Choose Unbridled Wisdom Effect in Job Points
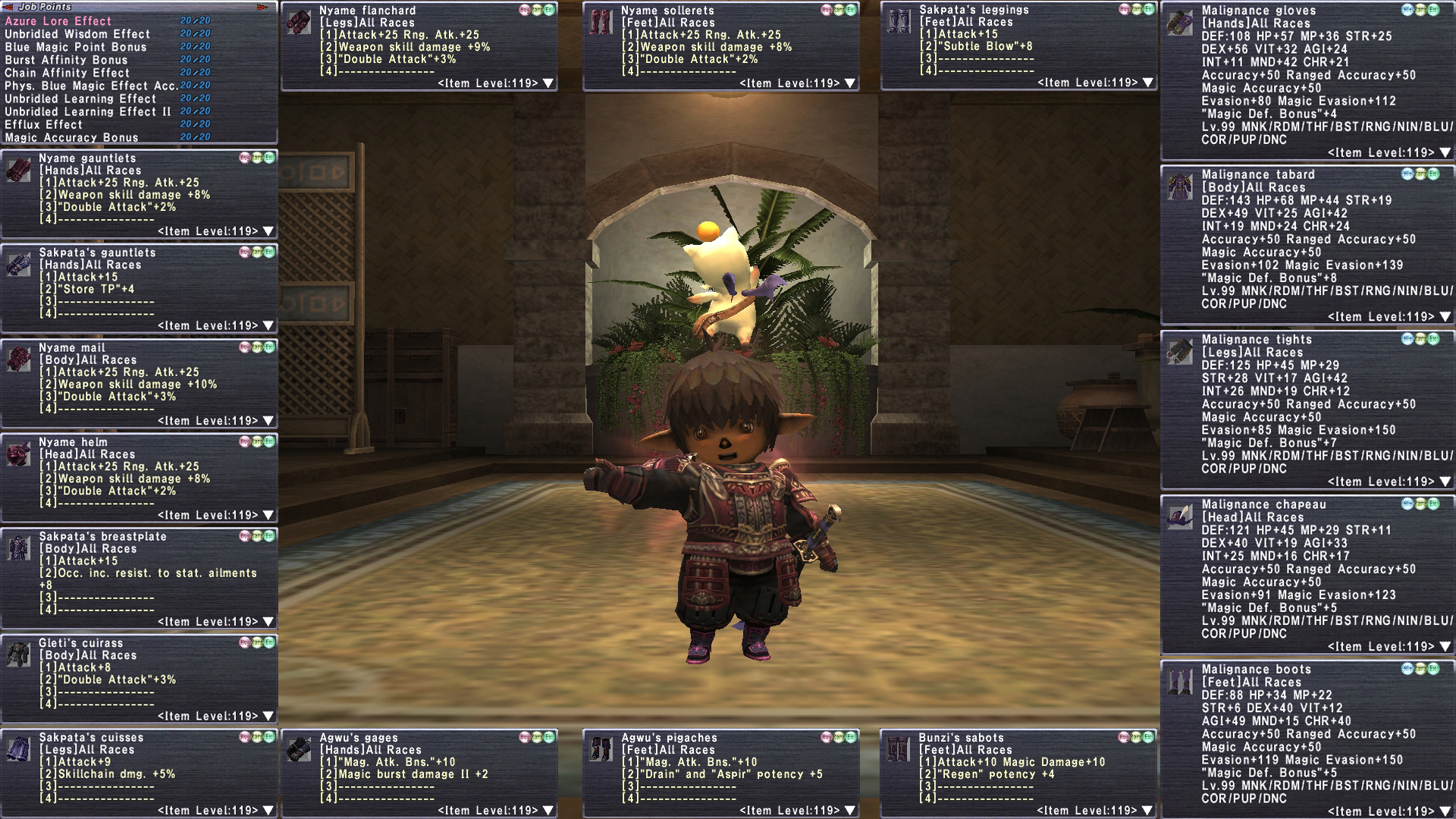The width and height of the screenshot is (1456, 819). point(77,34)
